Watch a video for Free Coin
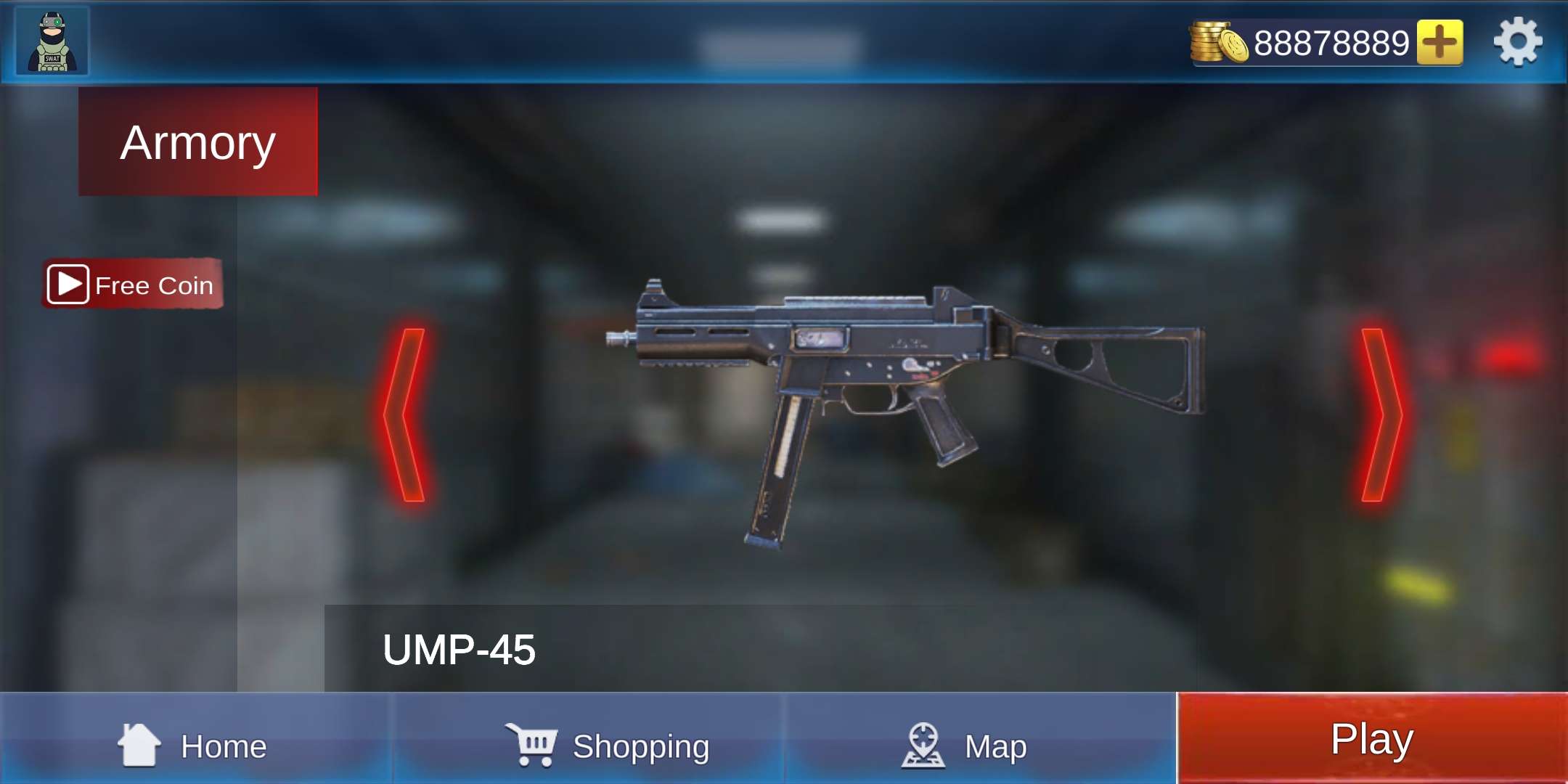Image resolution: width=1568 pixels, height=784 pixels. tap(132, 284)
